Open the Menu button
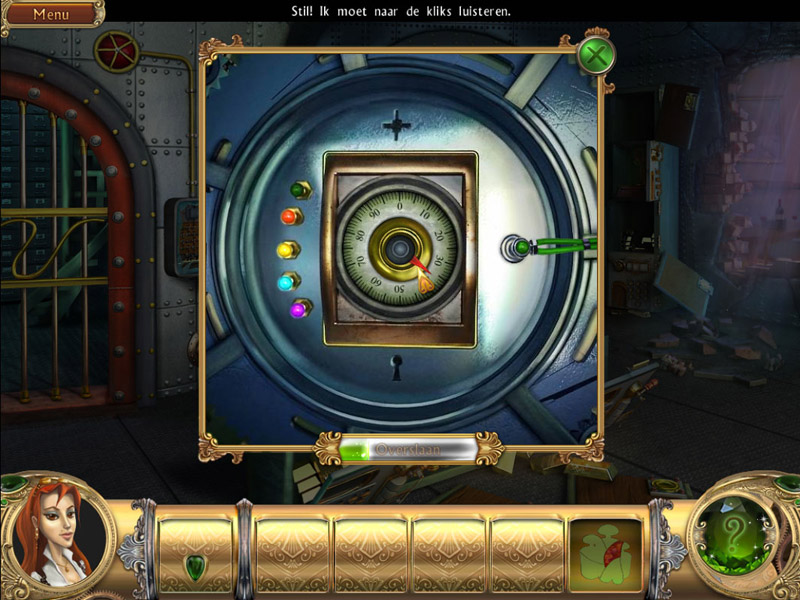Screen dimensions: 800x600 click(52, 14)
